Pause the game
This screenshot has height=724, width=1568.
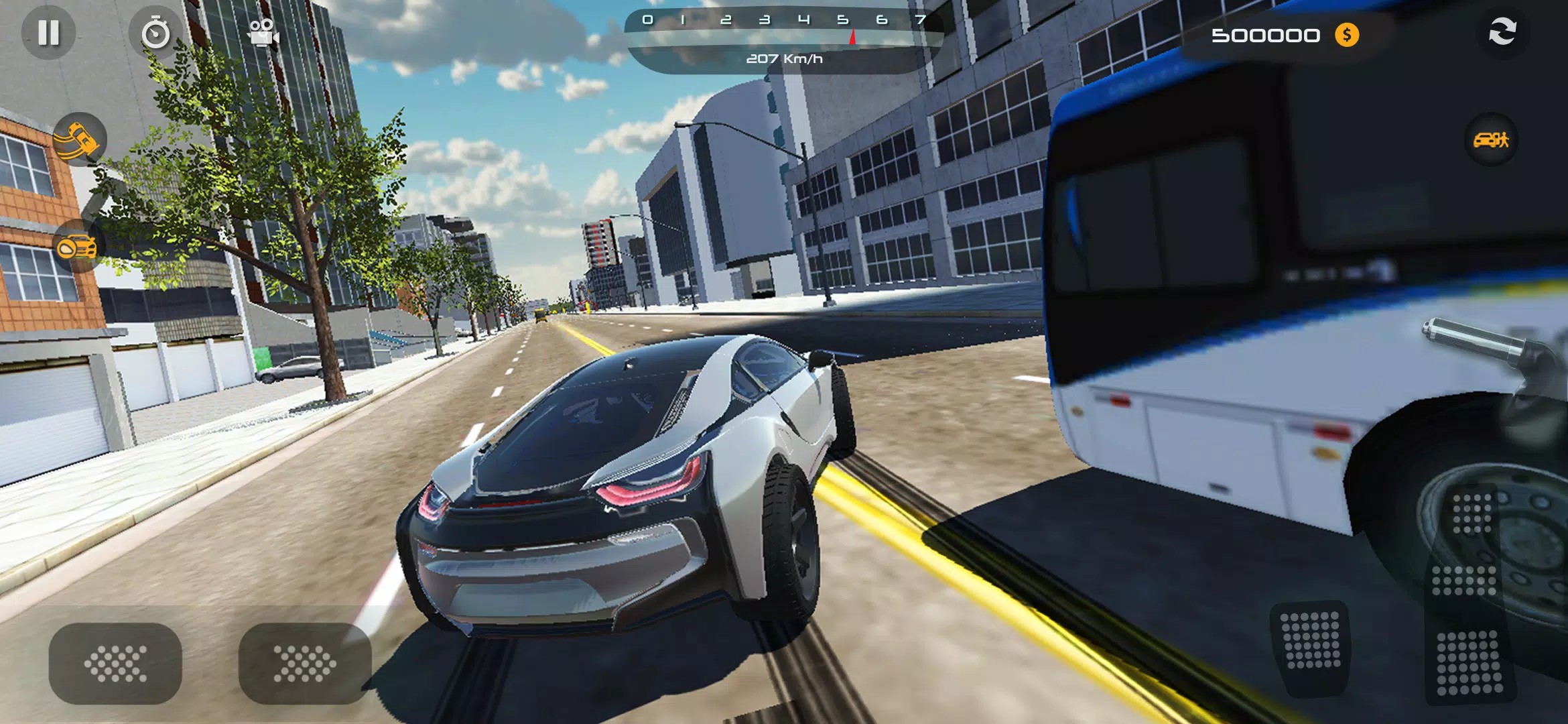click(x=48, y=32)
